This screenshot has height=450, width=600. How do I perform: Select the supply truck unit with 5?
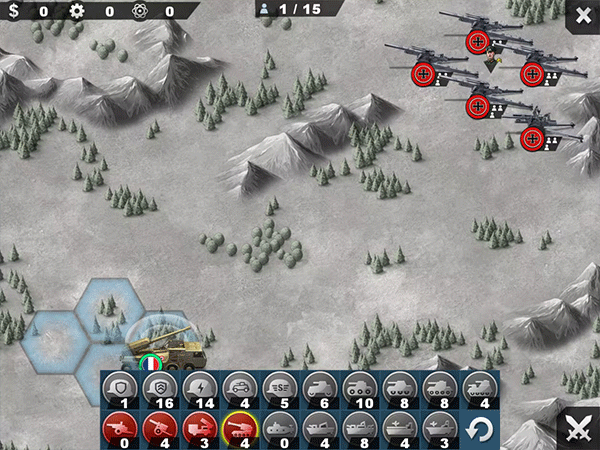pos(279,387)
